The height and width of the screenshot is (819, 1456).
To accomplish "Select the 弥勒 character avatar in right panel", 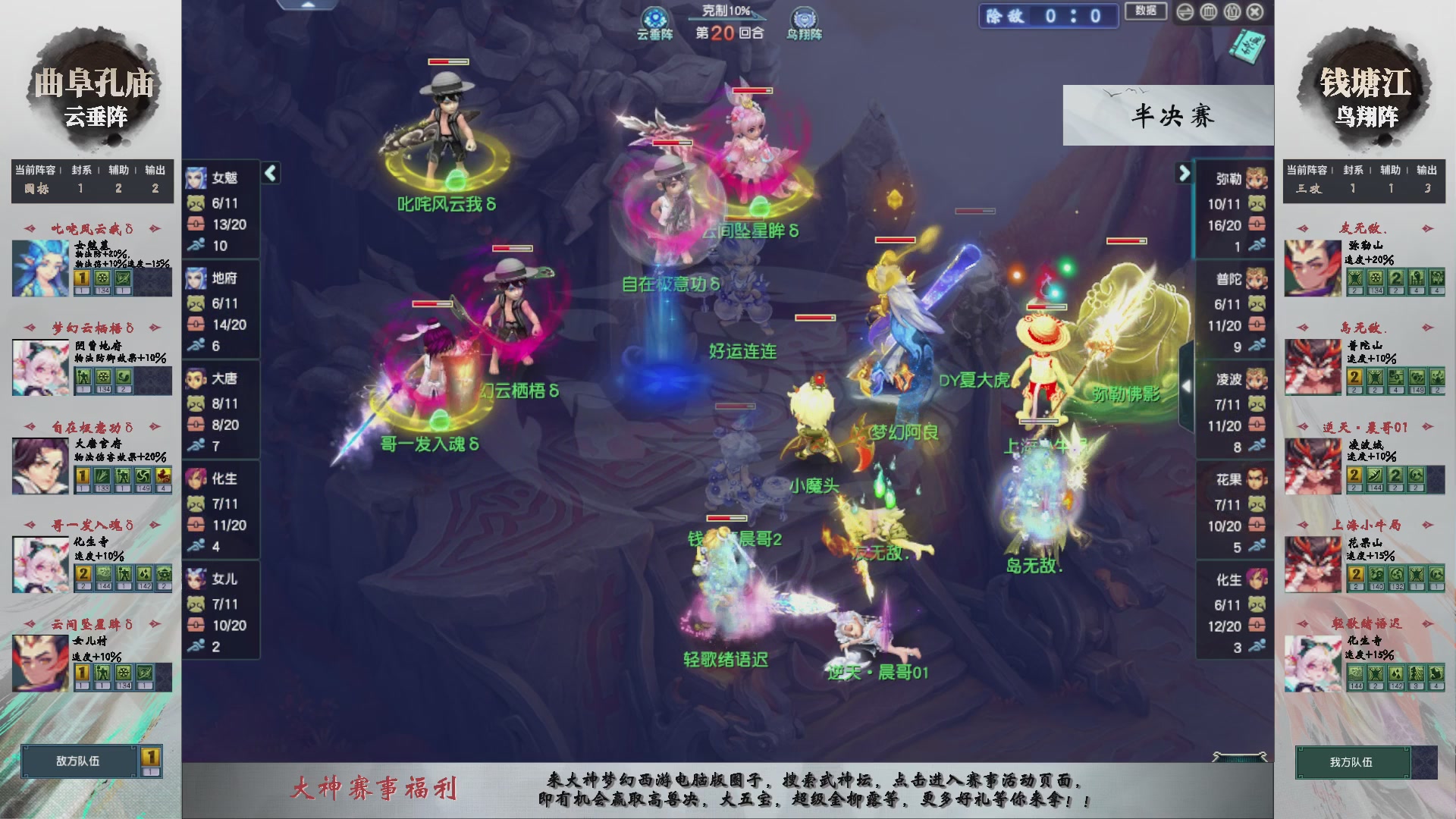I will (1257, 179).
